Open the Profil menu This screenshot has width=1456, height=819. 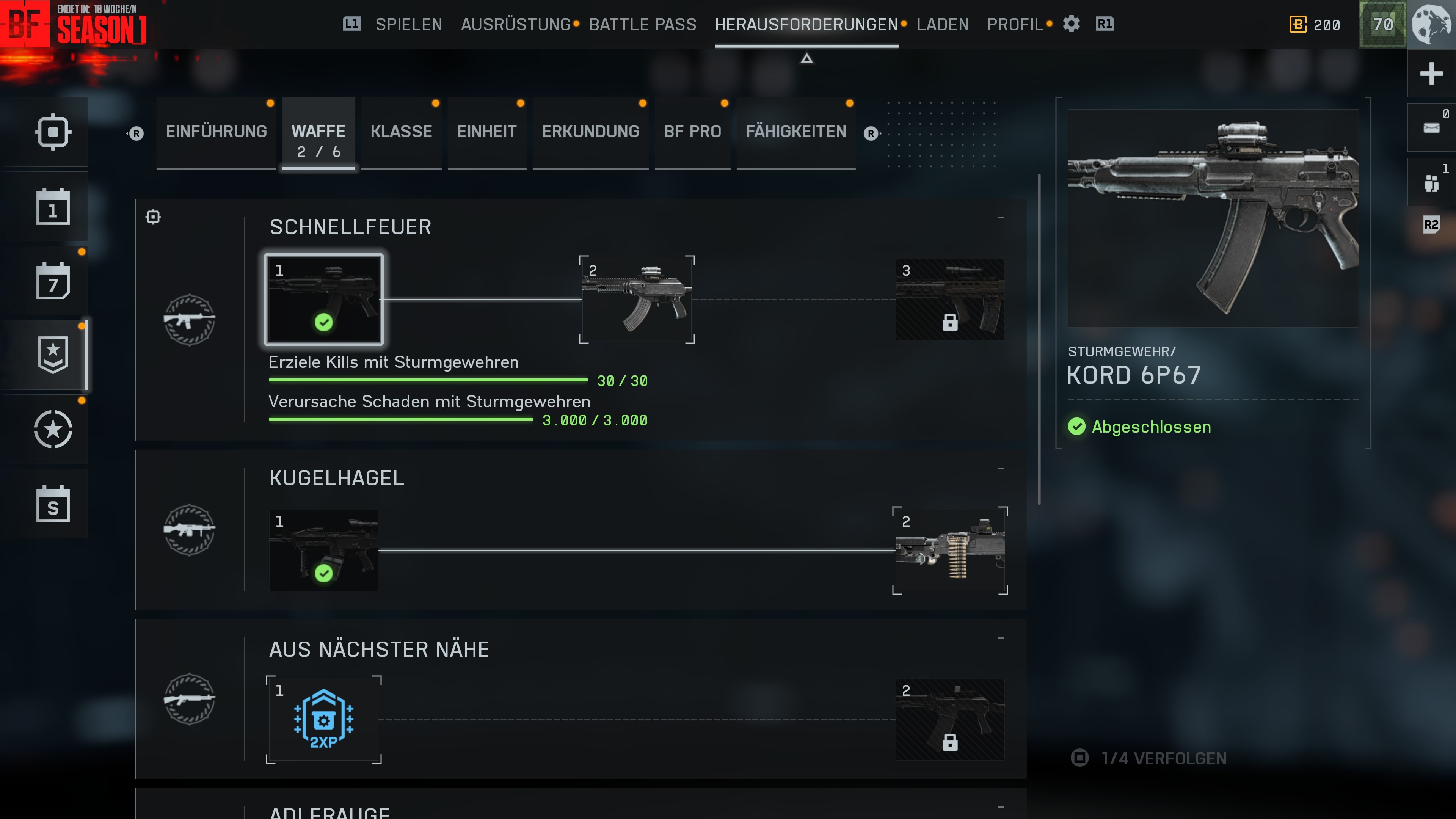pos(1015,24)
